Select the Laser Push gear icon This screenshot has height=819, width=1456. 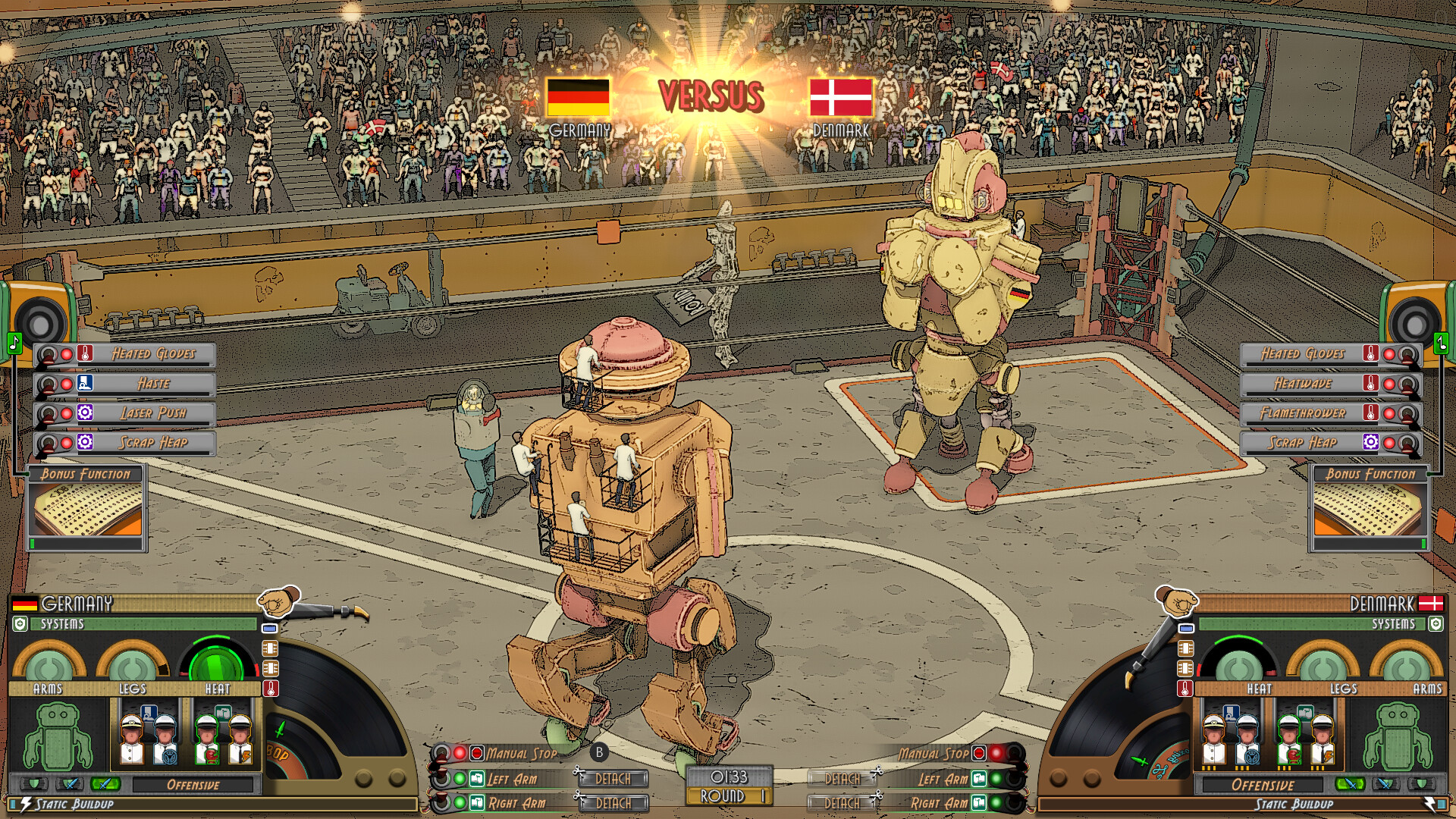(x=85, y=413)
